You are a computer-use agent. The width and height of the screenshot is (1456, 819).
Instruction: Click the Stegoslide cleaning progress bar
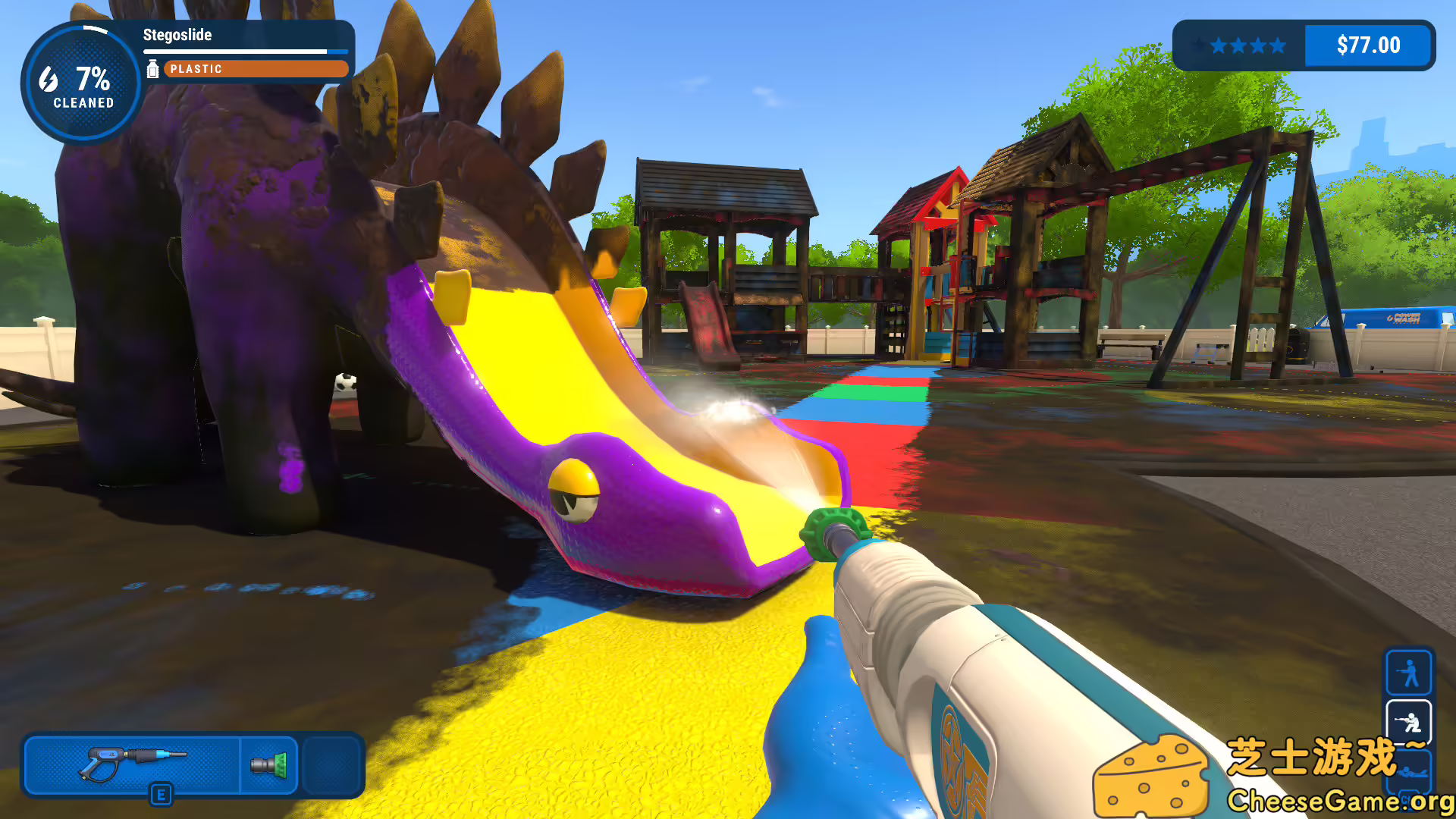(x=245, y=52)
